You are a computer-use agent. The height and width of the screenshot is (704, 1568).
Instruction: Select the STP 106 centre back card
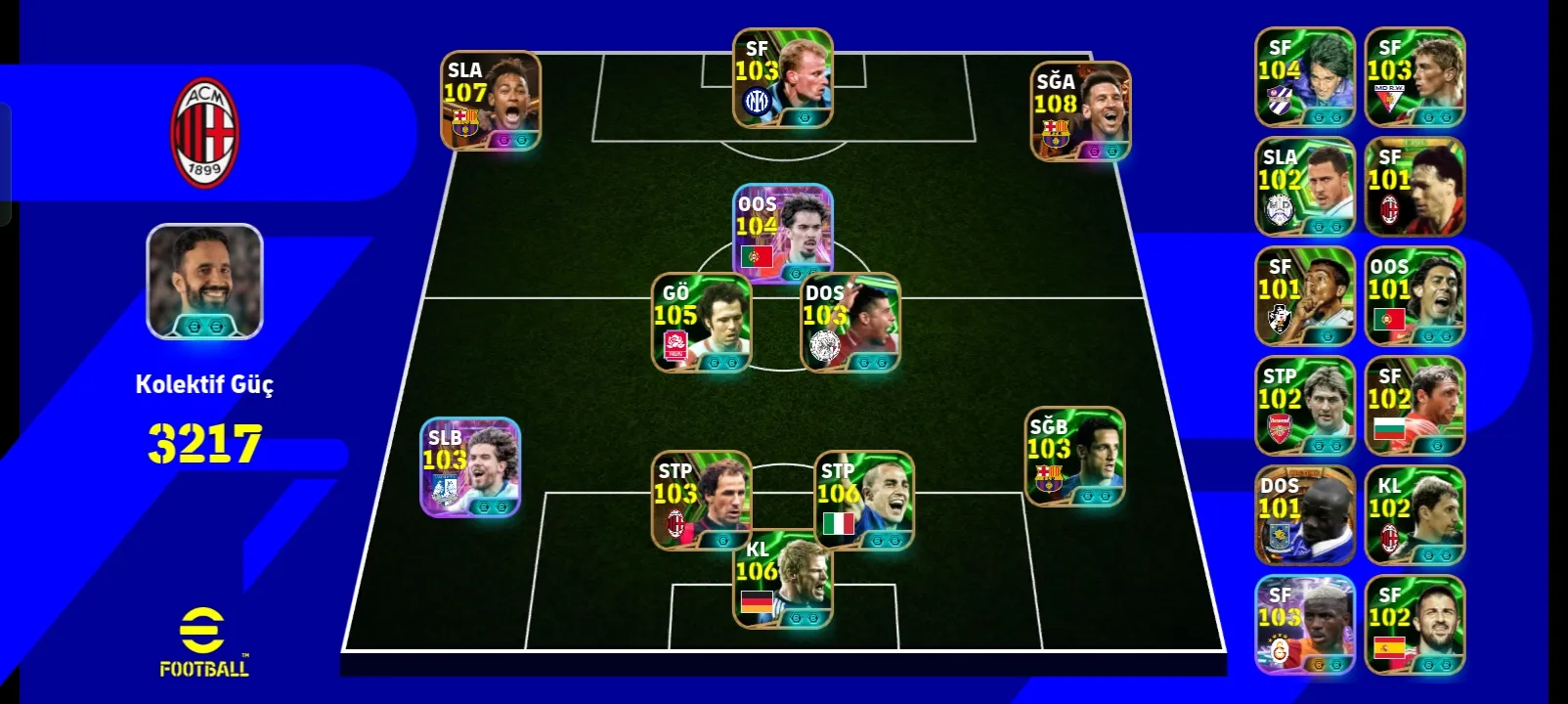point(864,500)
